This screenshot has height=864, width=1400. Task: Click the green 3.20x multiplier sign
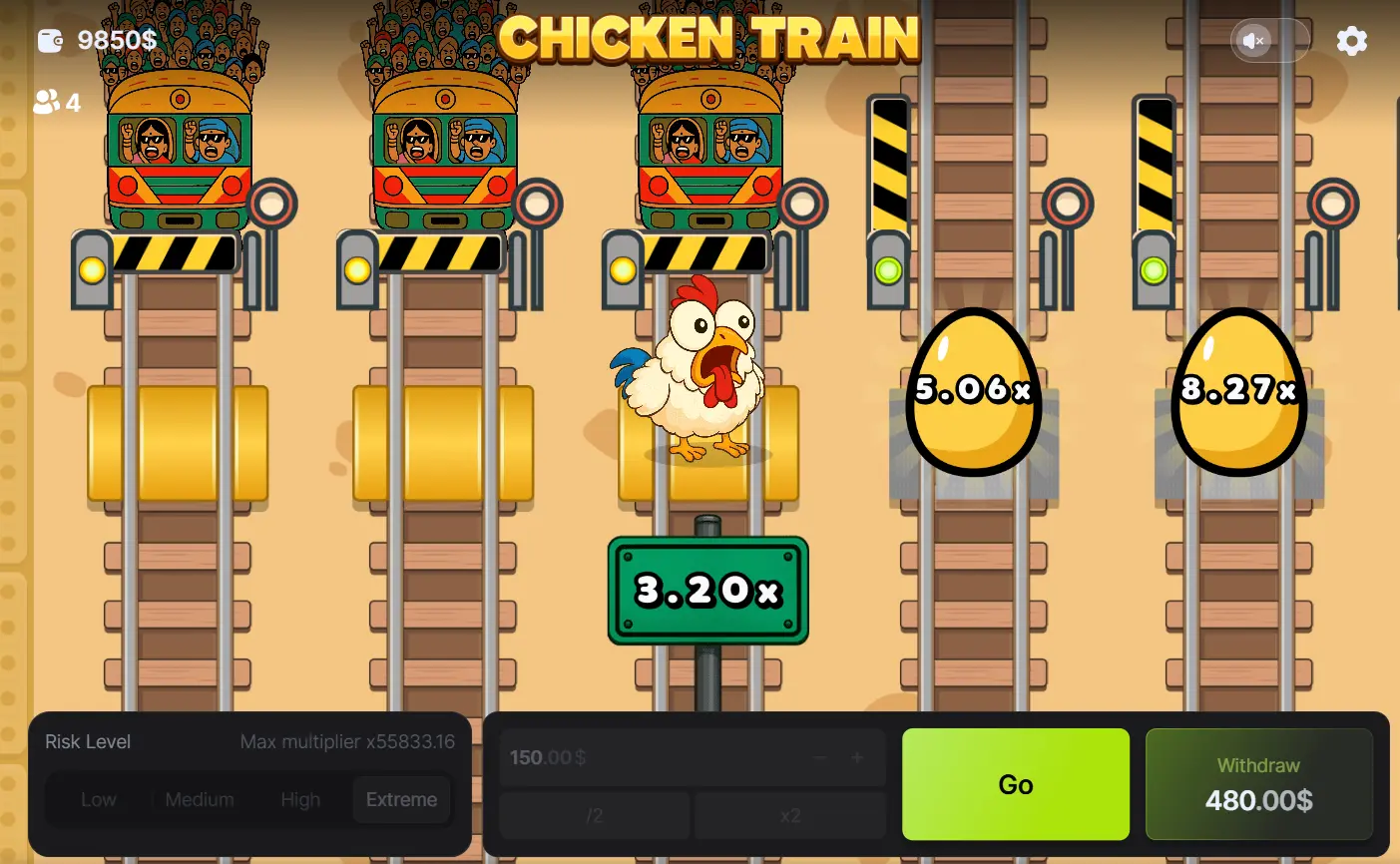pos(707,590)
